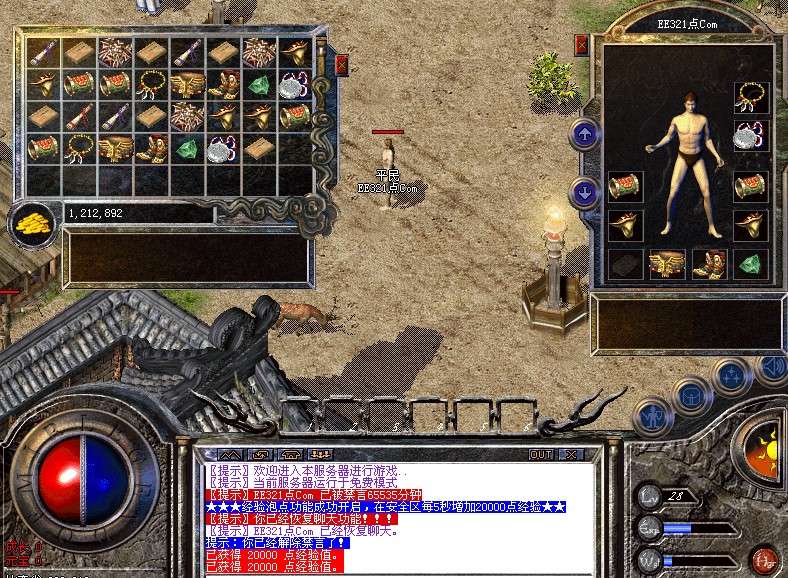Select the equipped winged belt slot
788x578 pixels.
(x=667, y=264)
